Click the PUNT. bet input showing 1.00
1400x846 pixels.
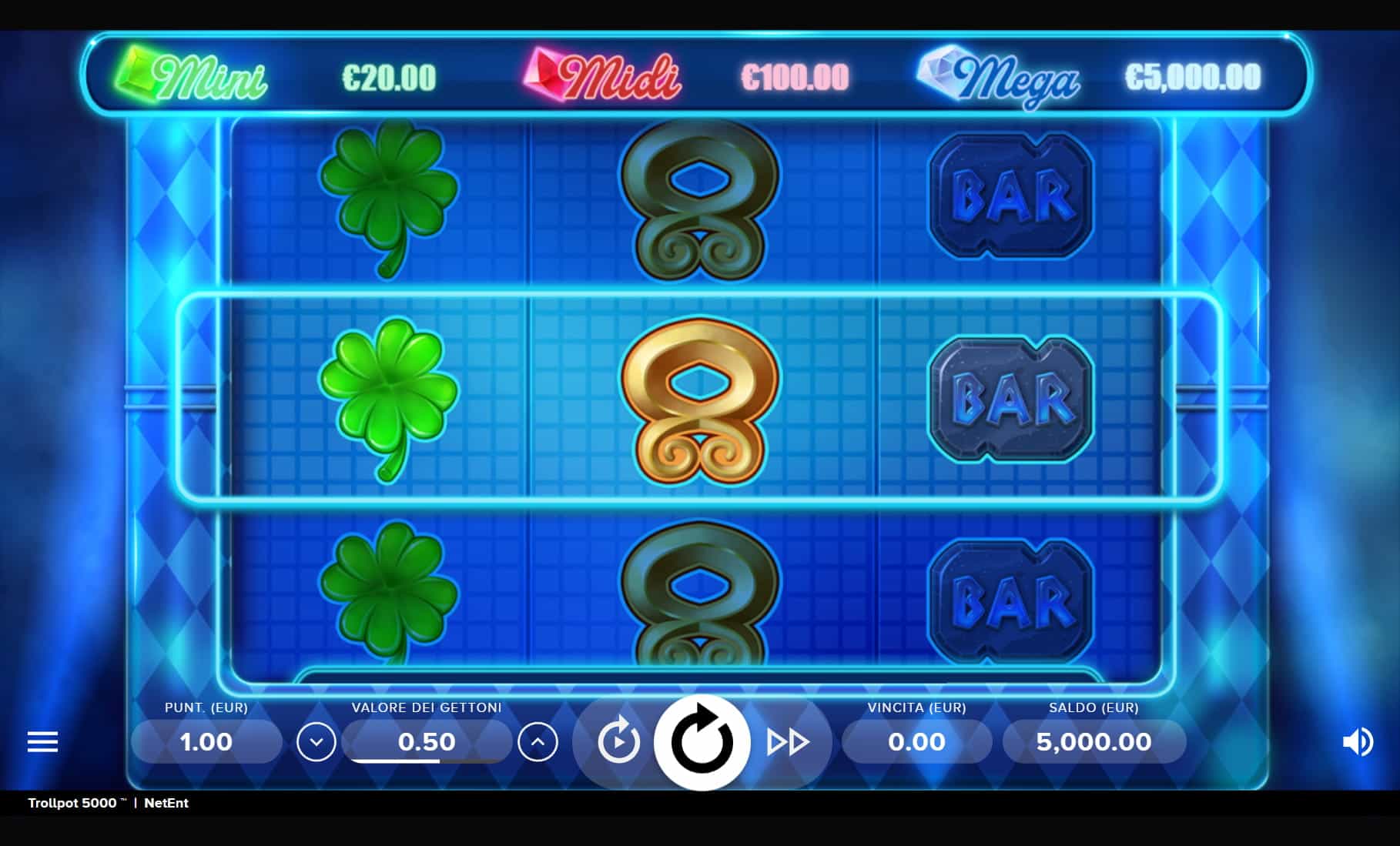[206, 741]
